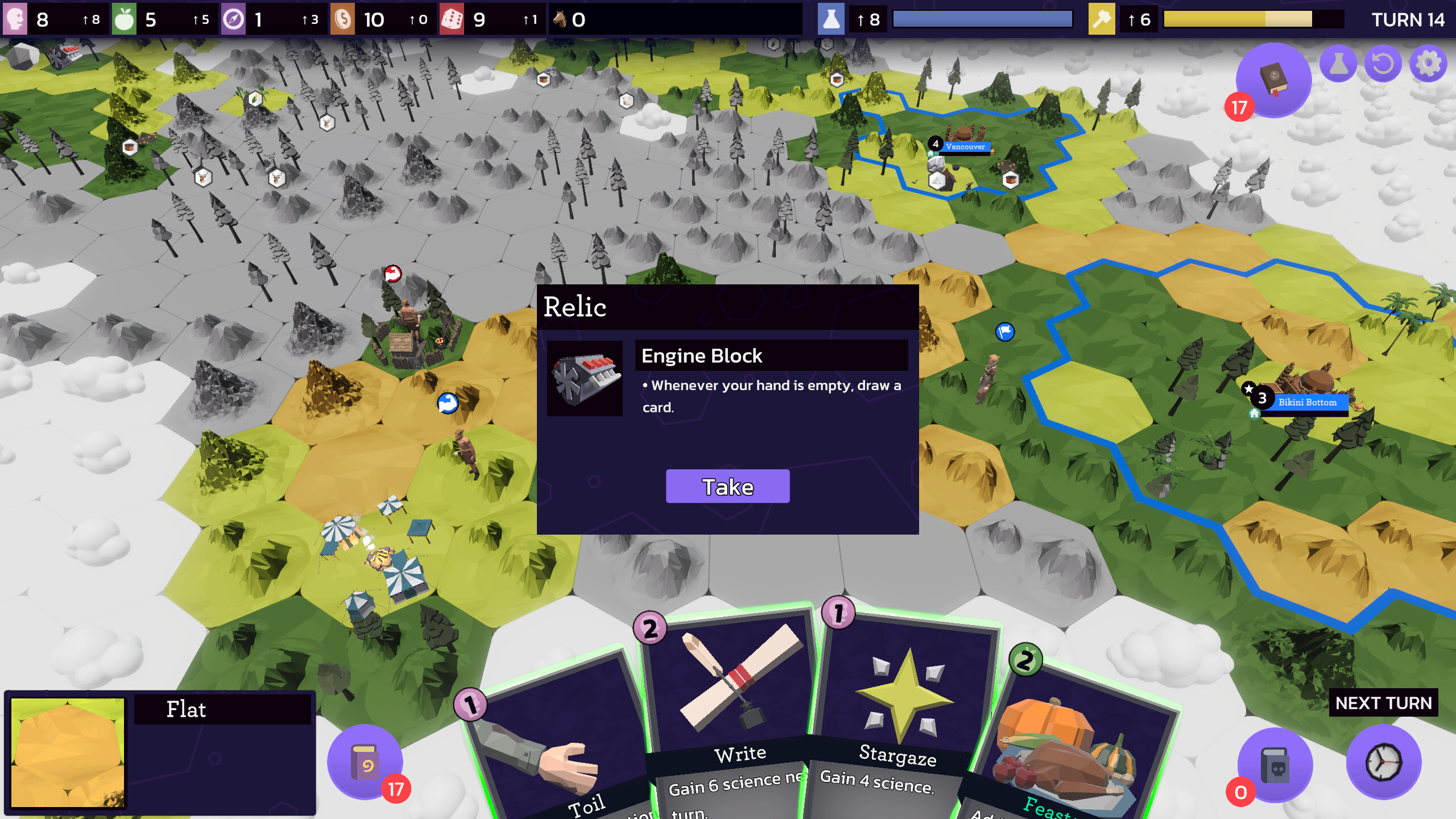Click the undo turn arrow icon
This screenshot has width=1456, height=819.
point(1383,64)
